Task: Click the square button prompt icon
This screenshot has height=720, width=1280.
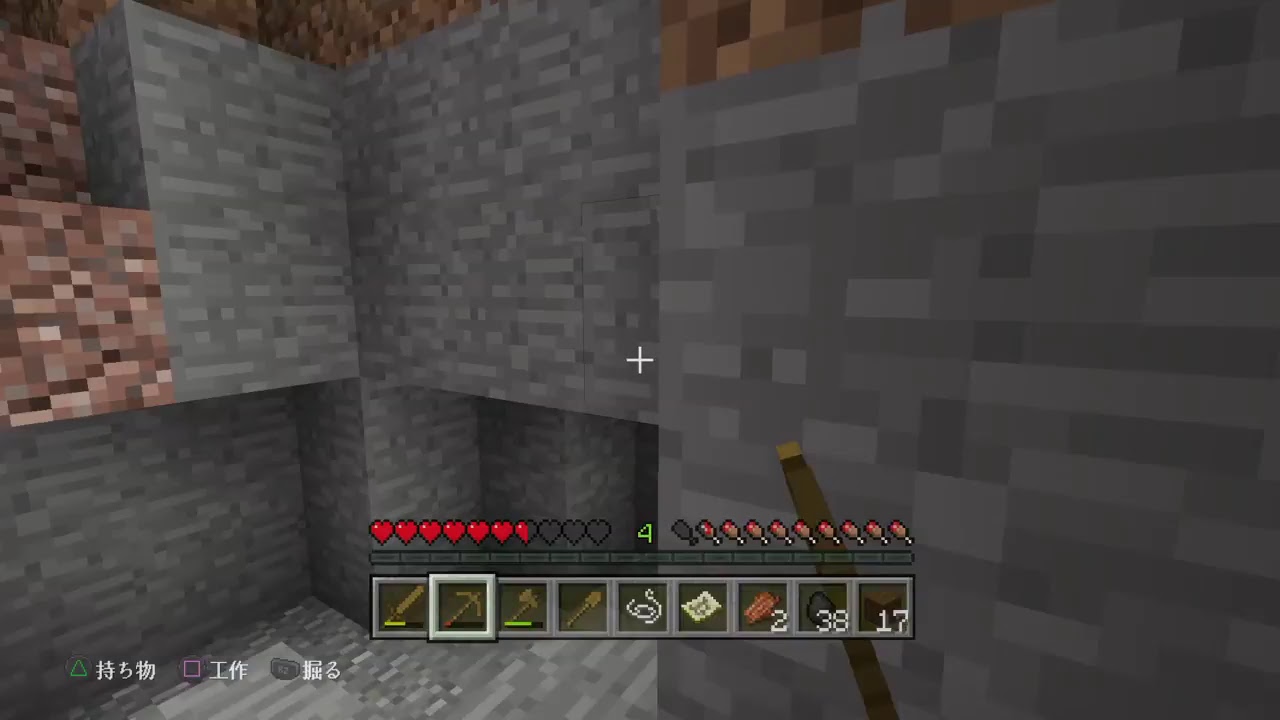Action: [x=192, y=670]
